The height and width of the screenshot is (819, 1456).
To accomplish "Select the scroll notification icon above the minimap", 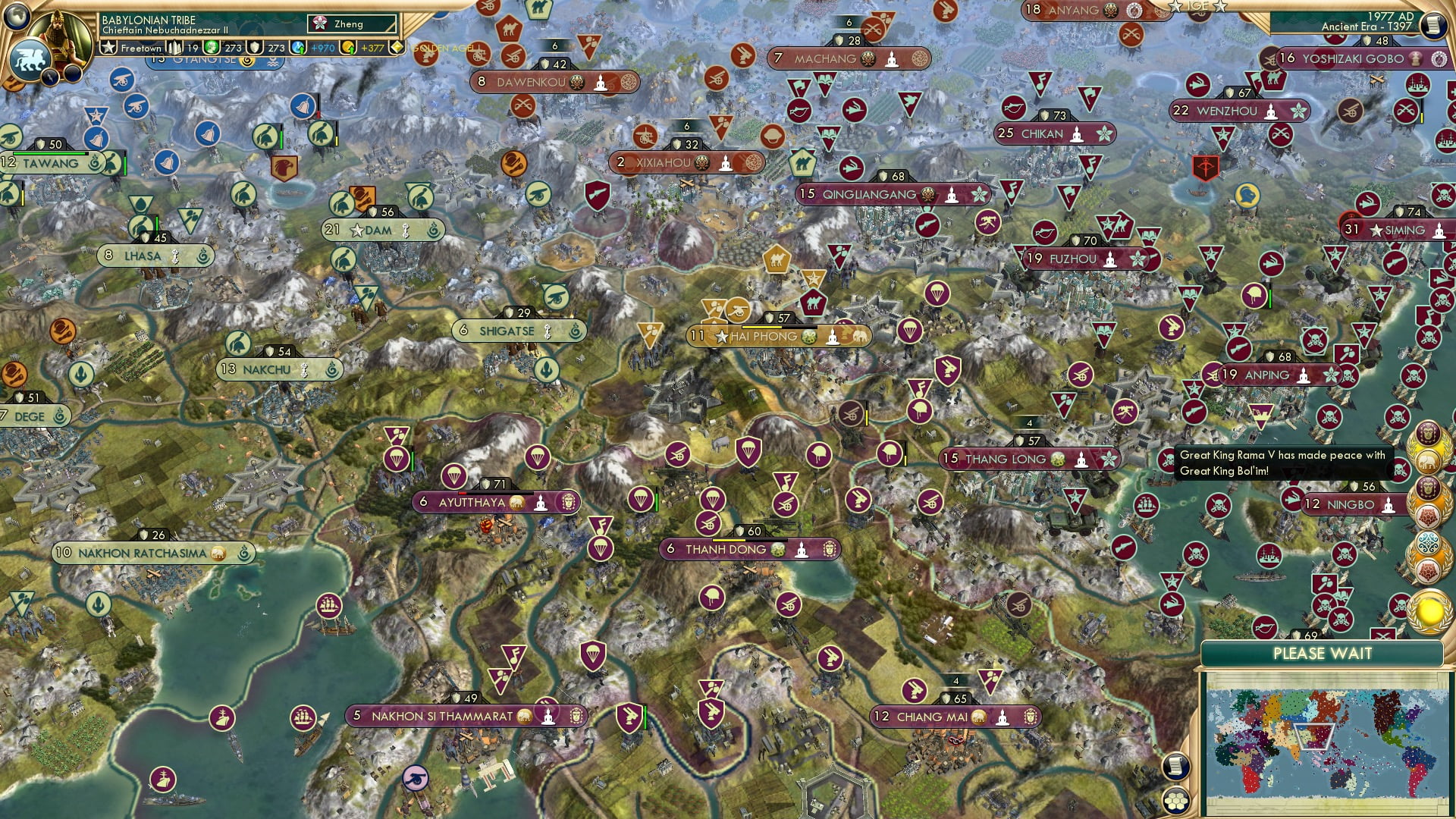I will [x=1176, y=766].
